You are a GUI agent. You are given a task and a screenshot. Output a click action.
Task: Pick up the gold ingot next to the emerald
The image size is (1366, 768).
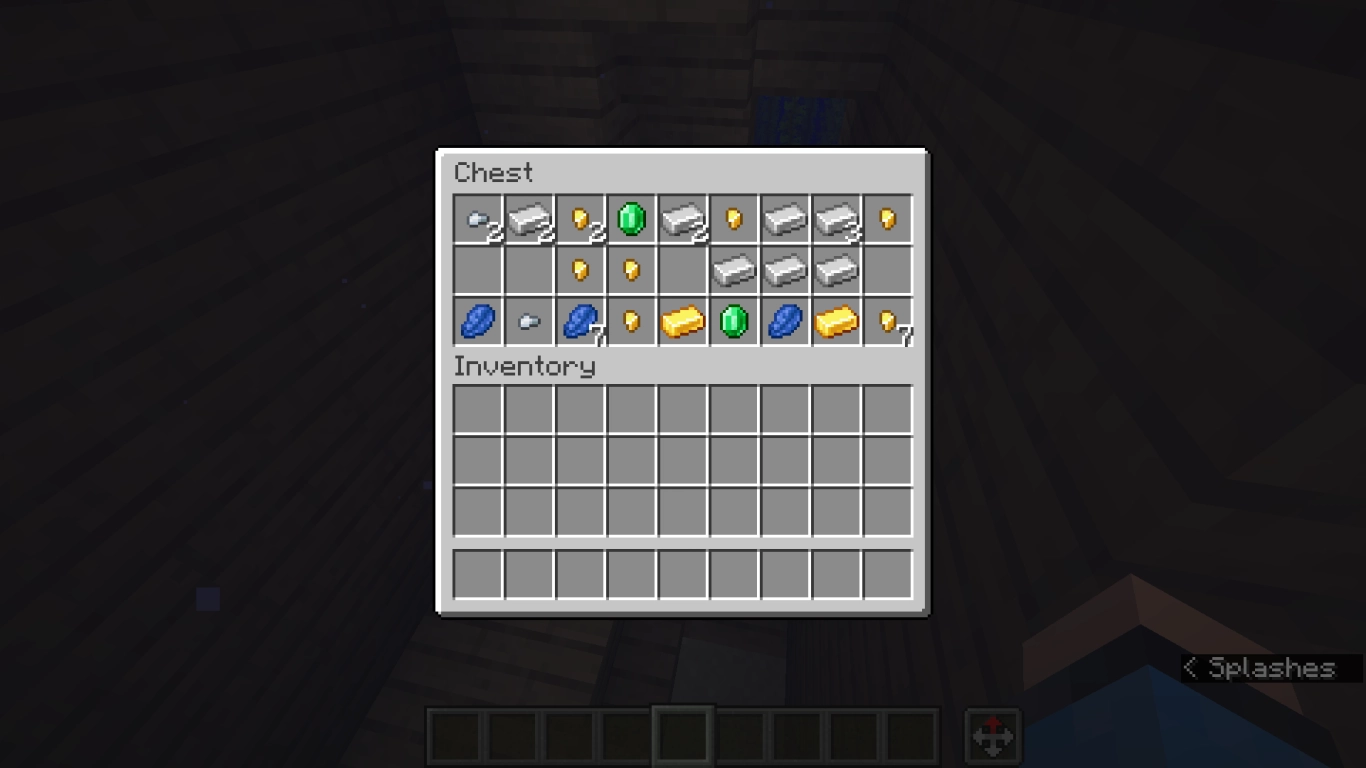683,320
